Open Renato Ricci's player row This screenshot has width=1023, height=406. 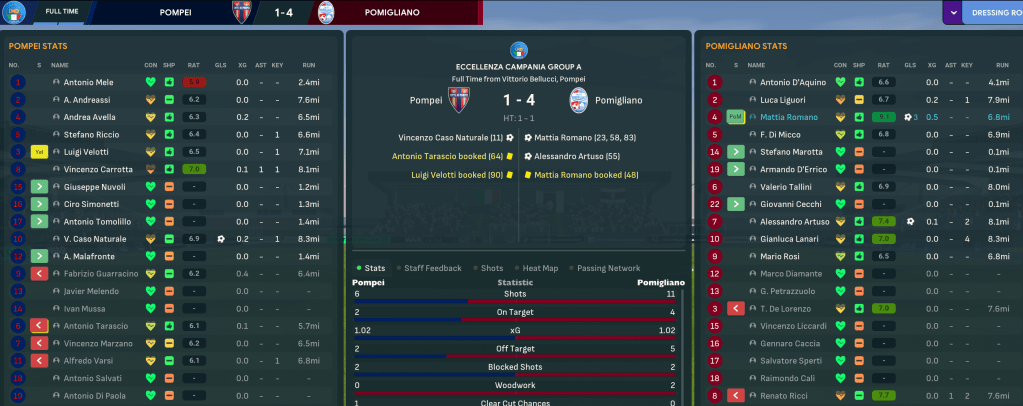pos(783,396)
